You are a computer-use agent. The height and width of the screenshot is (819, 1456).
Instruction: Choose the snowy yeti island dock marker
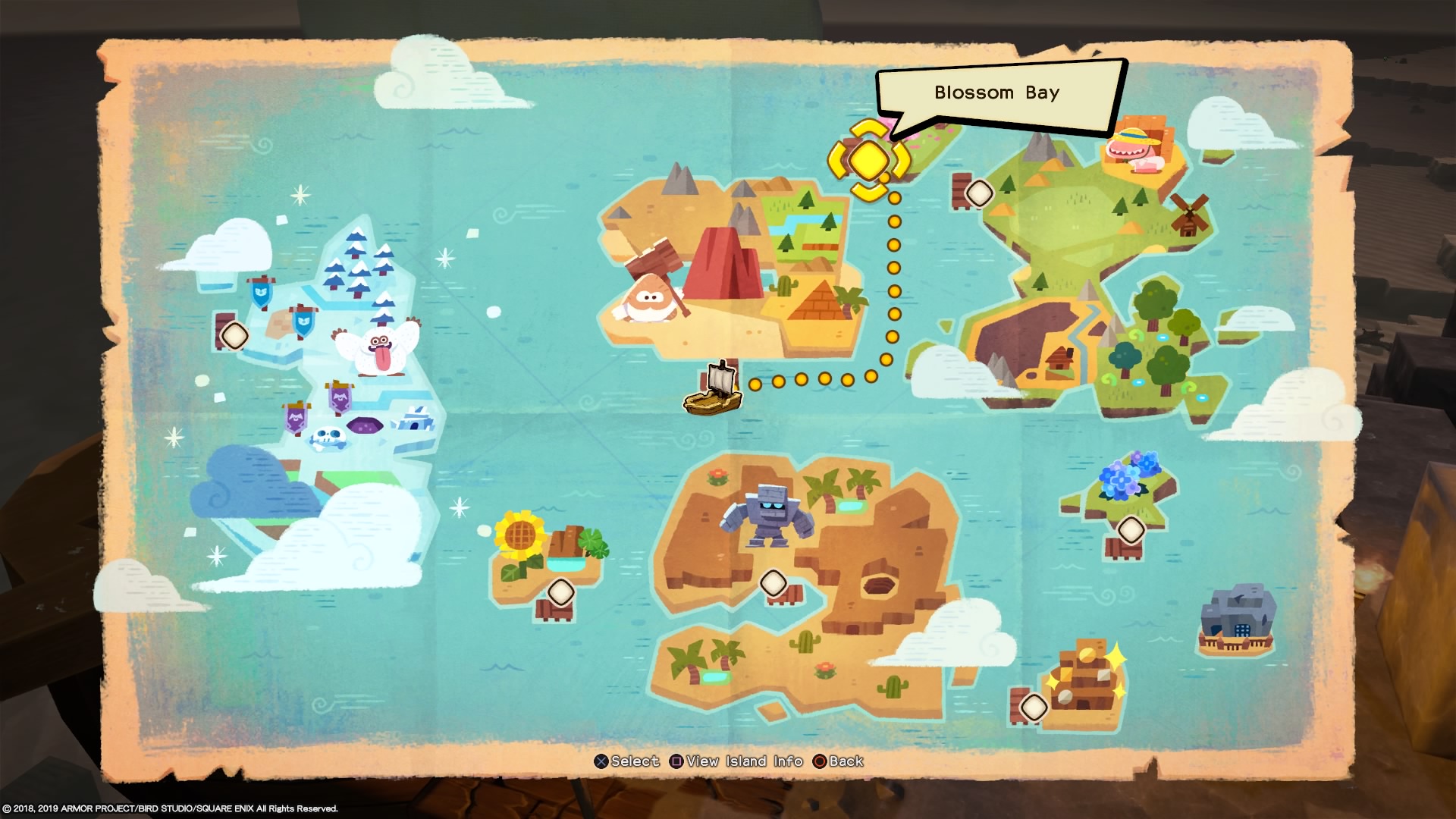pos(234,334)
